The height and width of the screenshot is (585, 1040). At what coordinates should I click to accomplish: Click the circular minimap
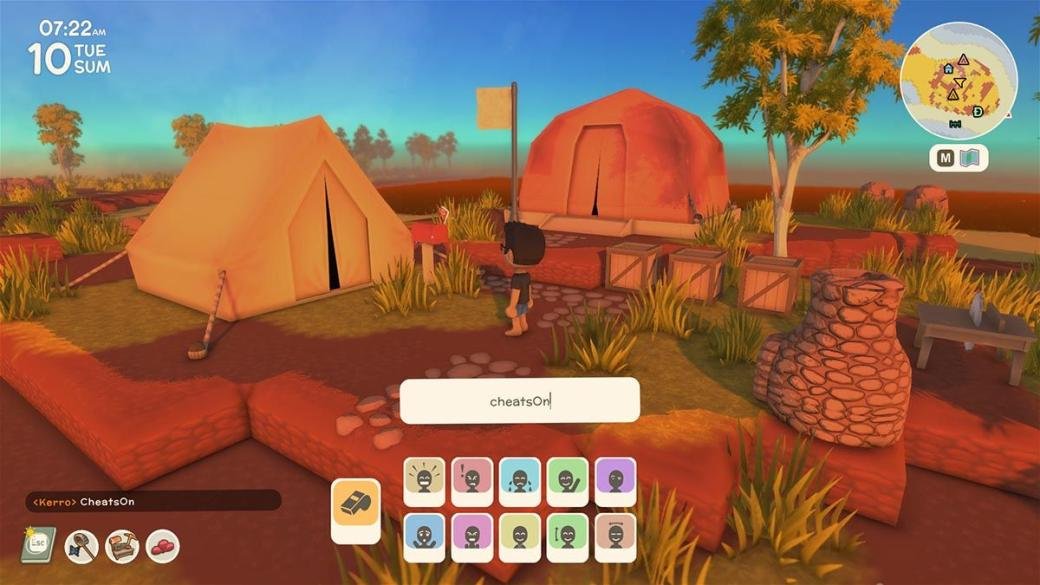[x=958, y=80]
